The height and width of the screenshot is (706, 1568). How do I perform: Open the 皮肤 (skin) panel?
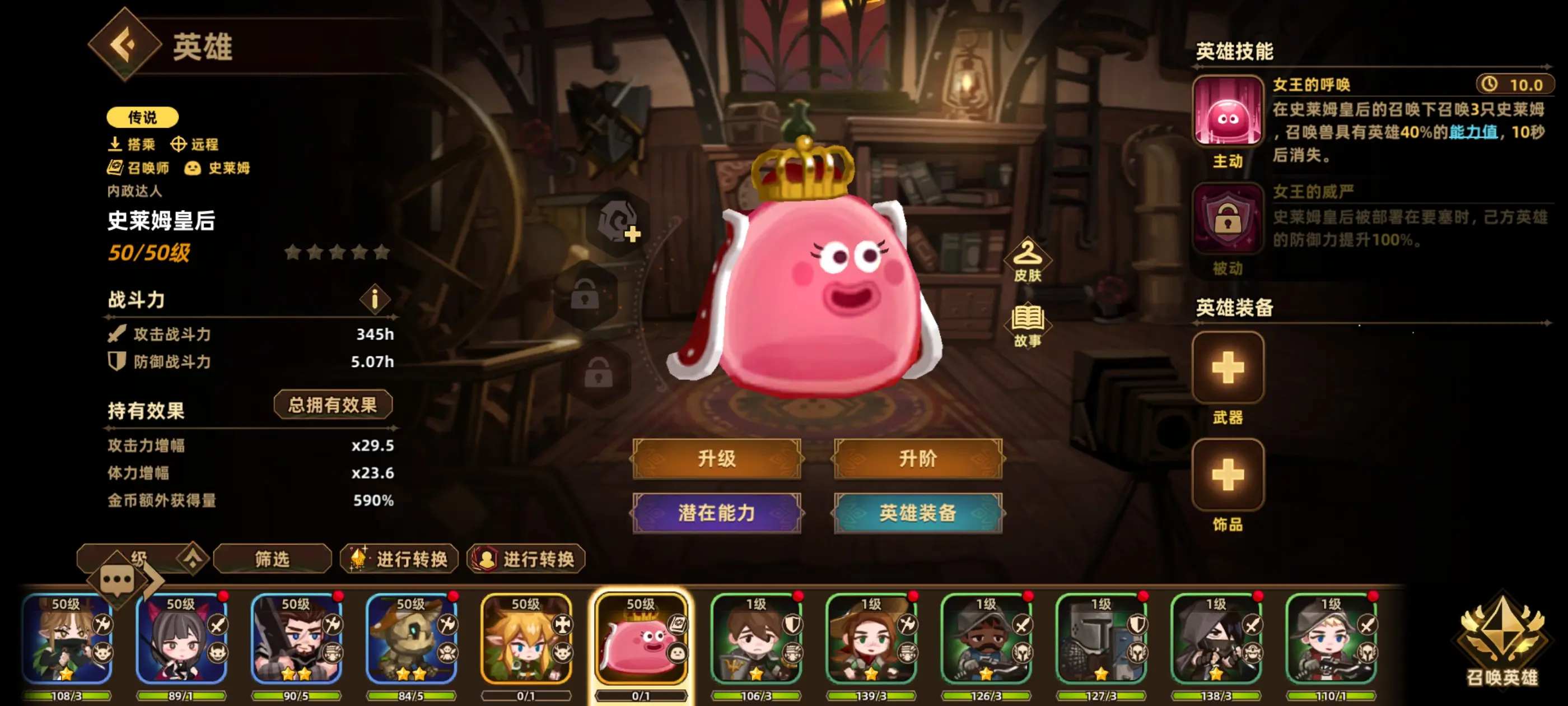pyautogui.click(x=1028, y=260)
